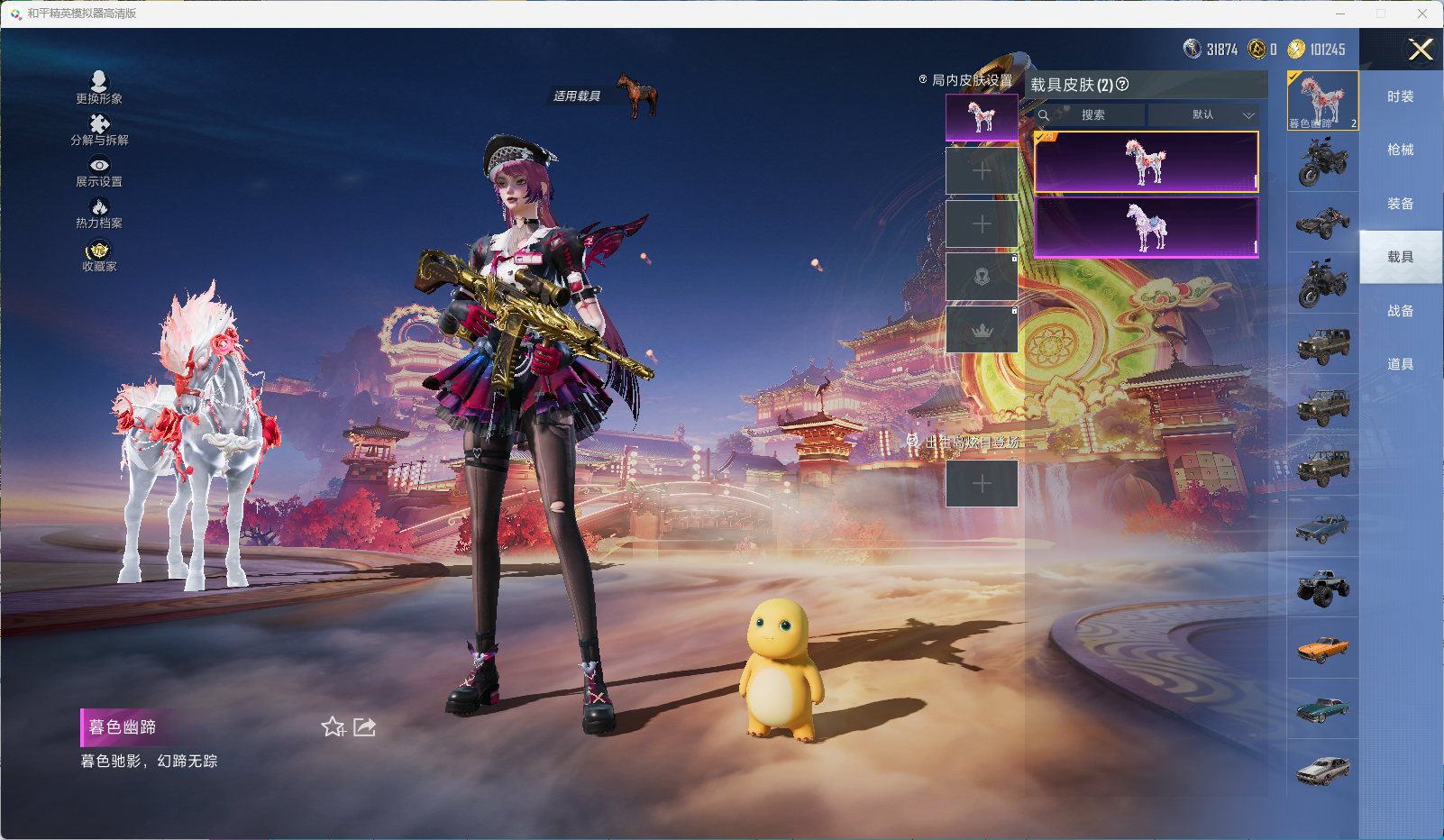Close the wardrobe with the white X
The height and width of the screenshot is (840, 1444).
click(x=1421, y=50)
